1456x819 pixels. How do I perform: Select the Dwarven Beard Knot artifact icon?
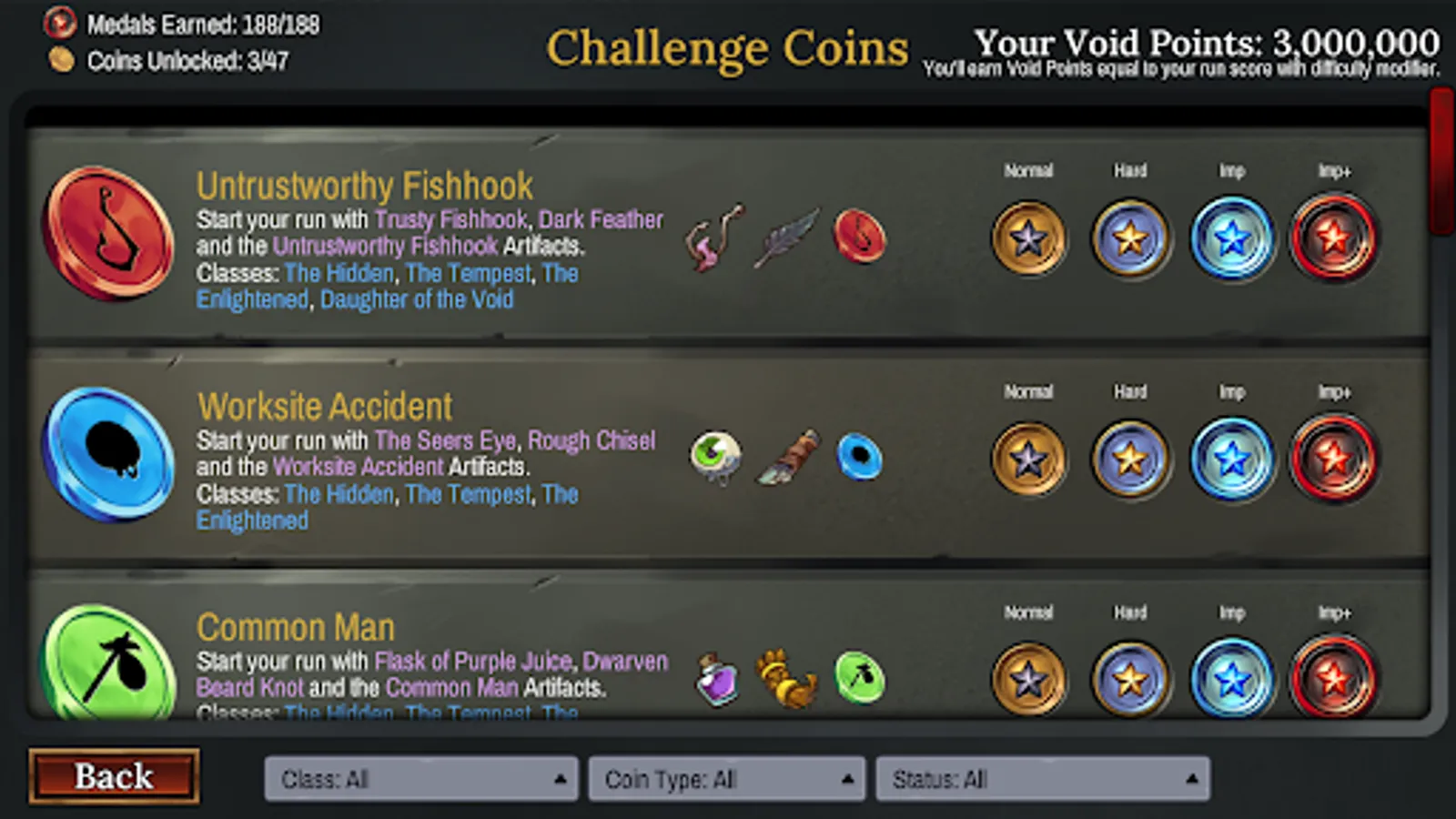click(x=787, y=677)
